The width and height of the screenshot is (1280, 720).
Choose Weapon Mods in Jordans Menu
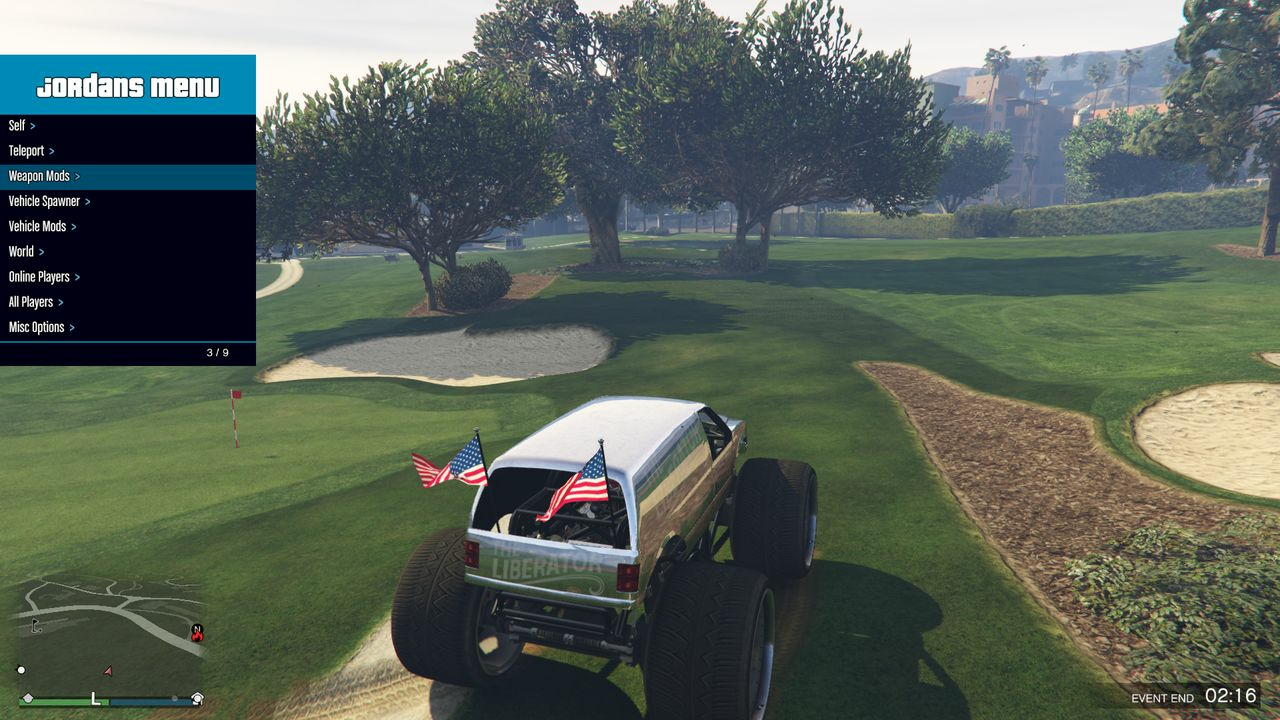pyautogui.click(x=44, y=177)
